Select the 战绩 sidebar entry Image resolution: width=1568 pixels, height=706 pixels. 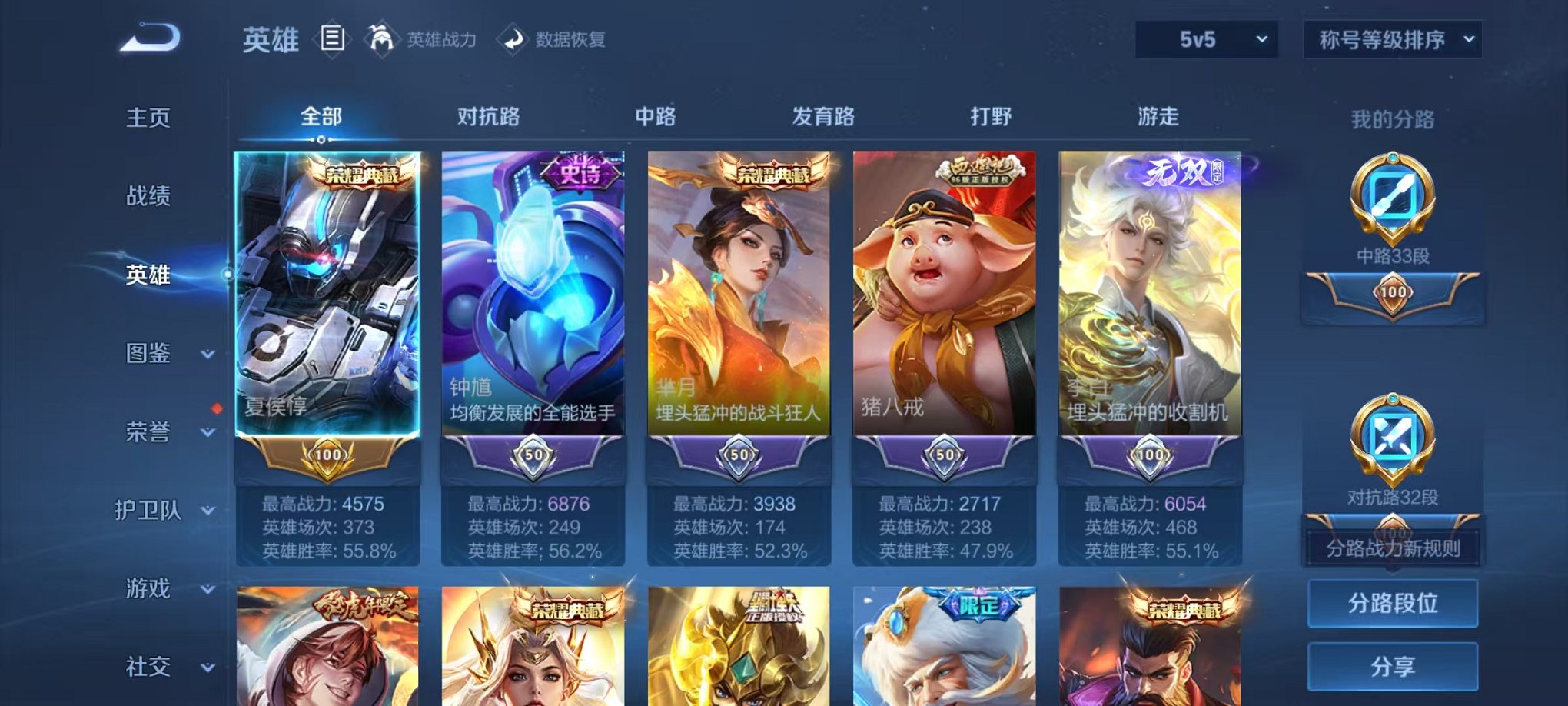pyautogui.click(x=148, y=197)
